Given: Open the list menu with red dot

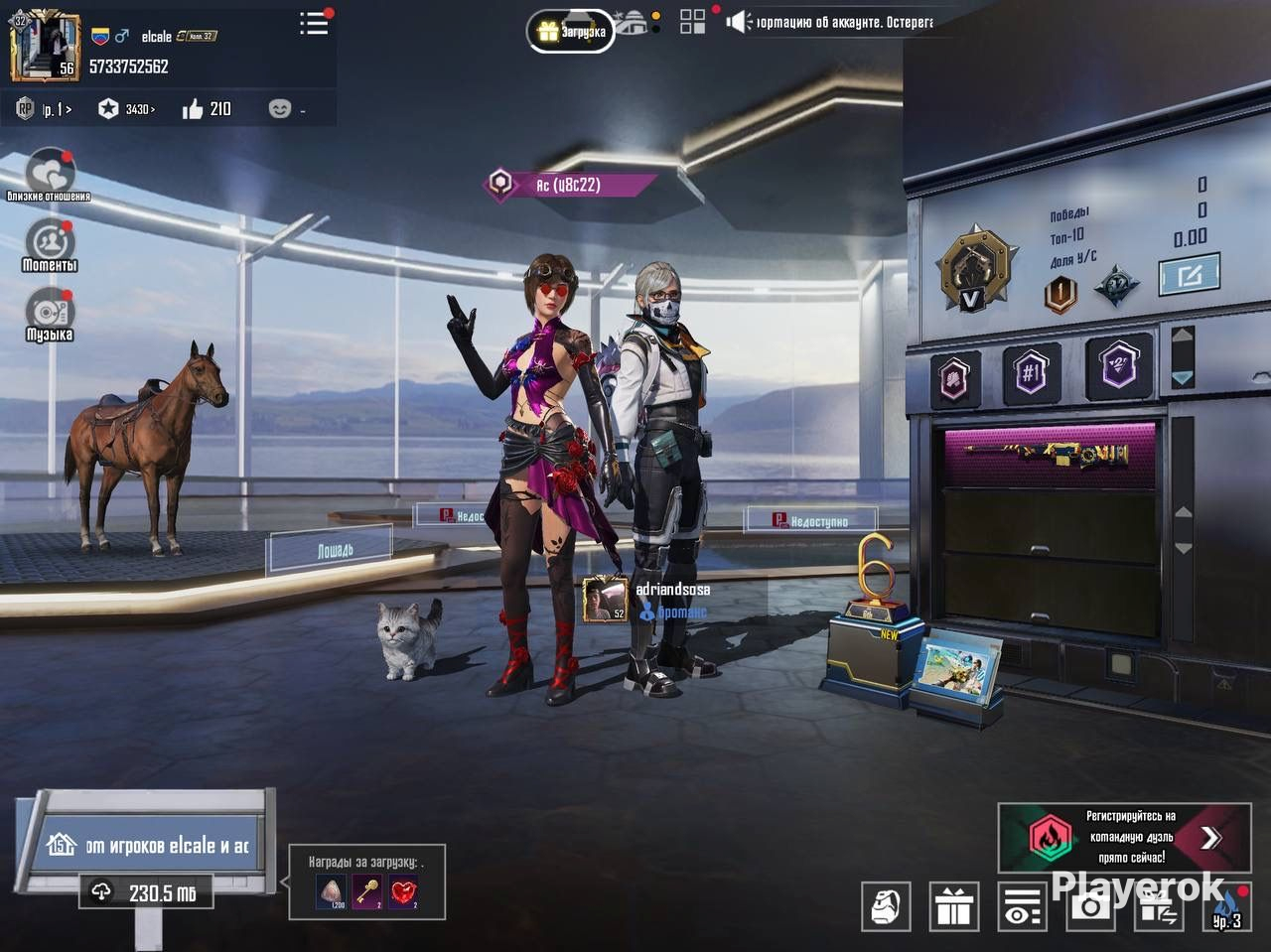Looking at the screenshot, I should coord(314,24).
